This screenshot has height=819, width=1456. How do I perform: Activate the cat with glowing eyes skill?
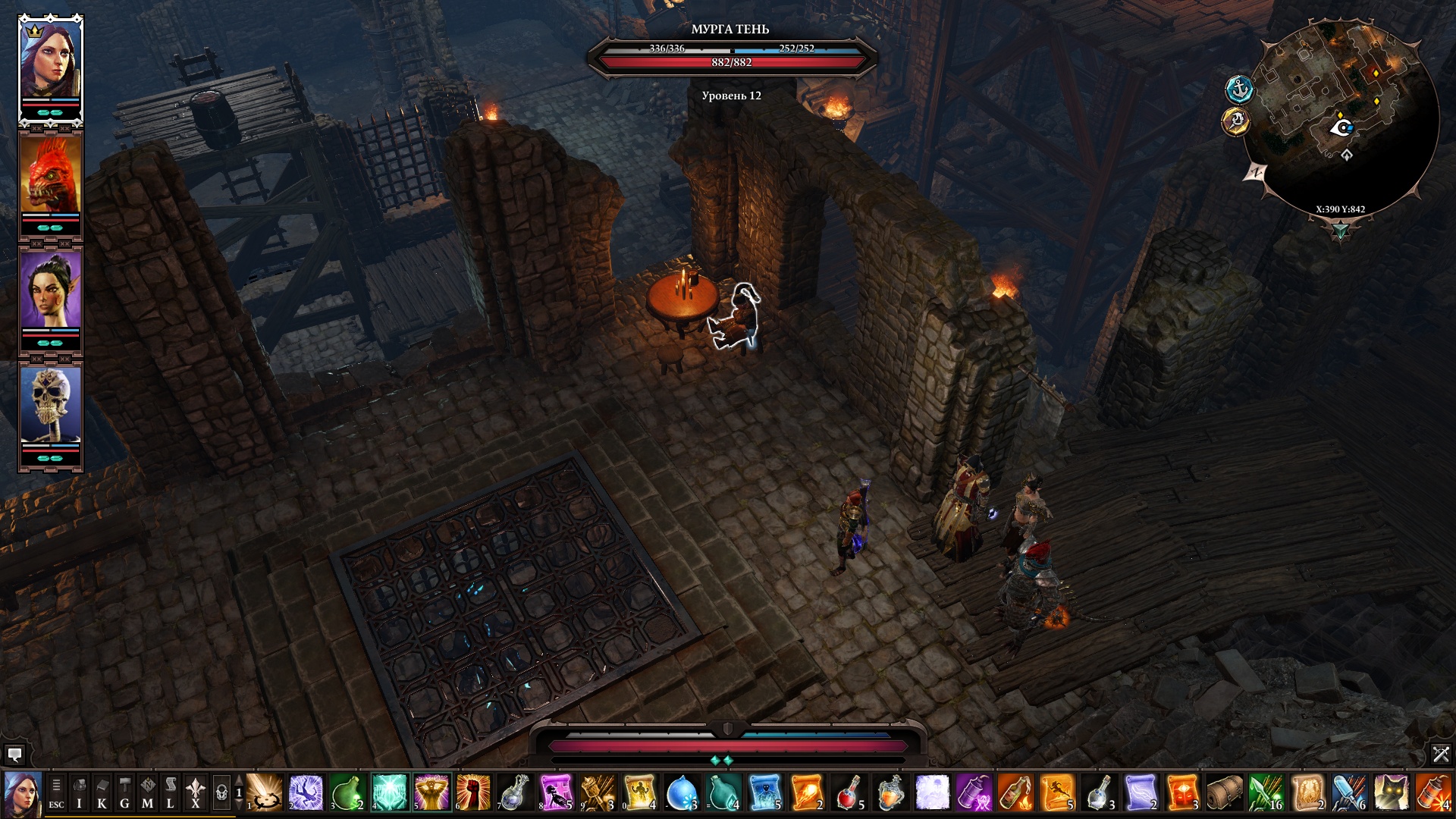(x=1391, y=793)
